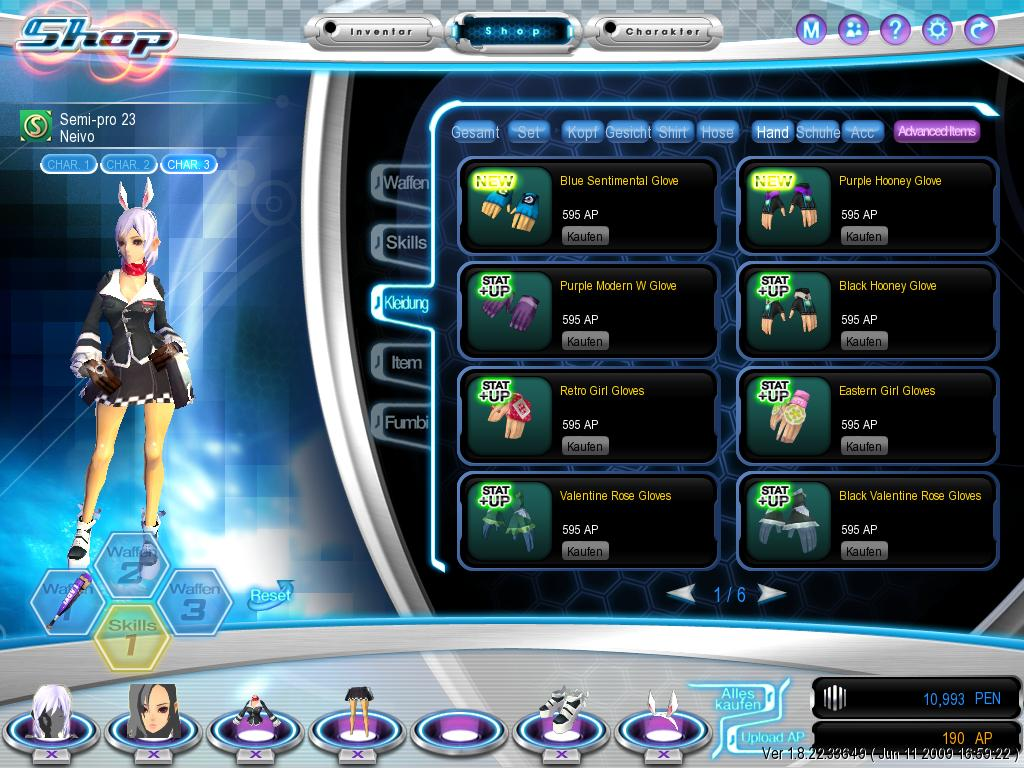Buy the Blue Sentimental Glove

[x=585, y=237]
